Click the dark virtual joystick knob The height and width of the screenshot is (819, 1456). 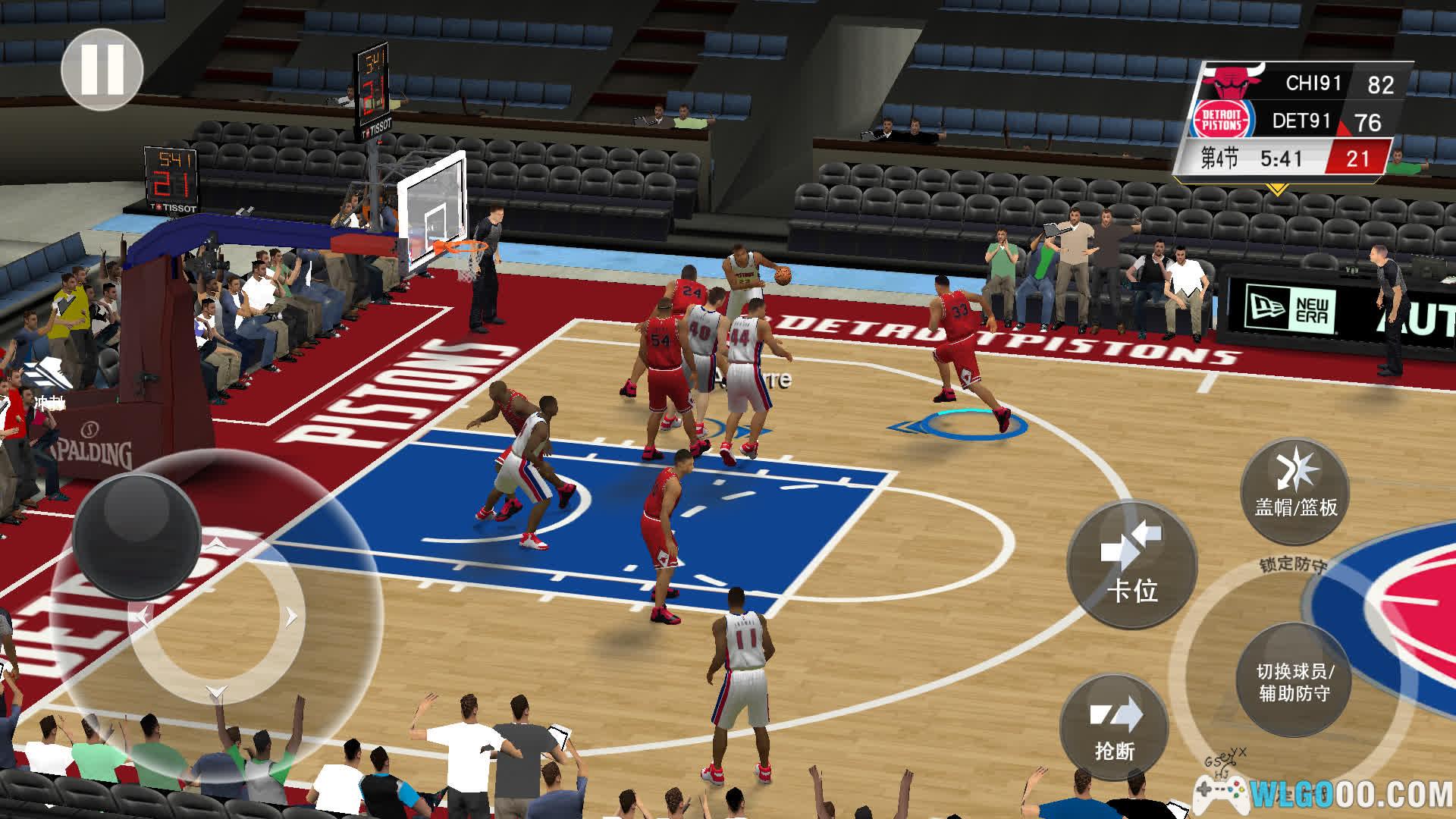(137, 534)
